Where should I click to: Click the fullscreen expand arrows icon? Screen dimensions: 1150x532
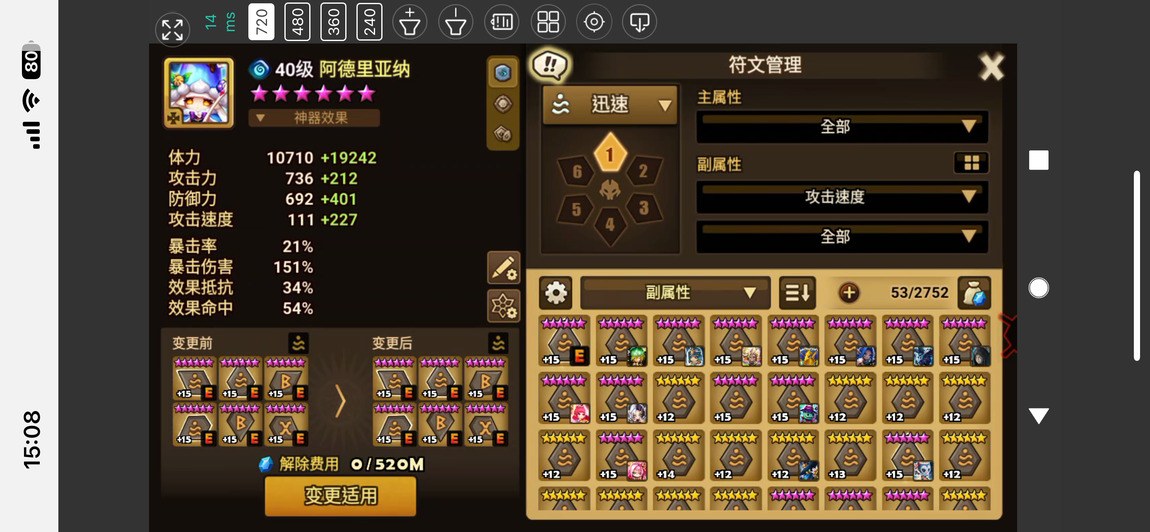172,30
